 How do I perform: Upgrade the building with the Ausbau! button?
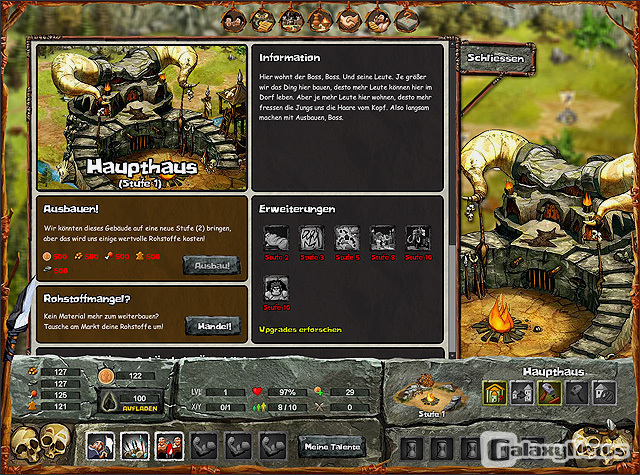211,265
